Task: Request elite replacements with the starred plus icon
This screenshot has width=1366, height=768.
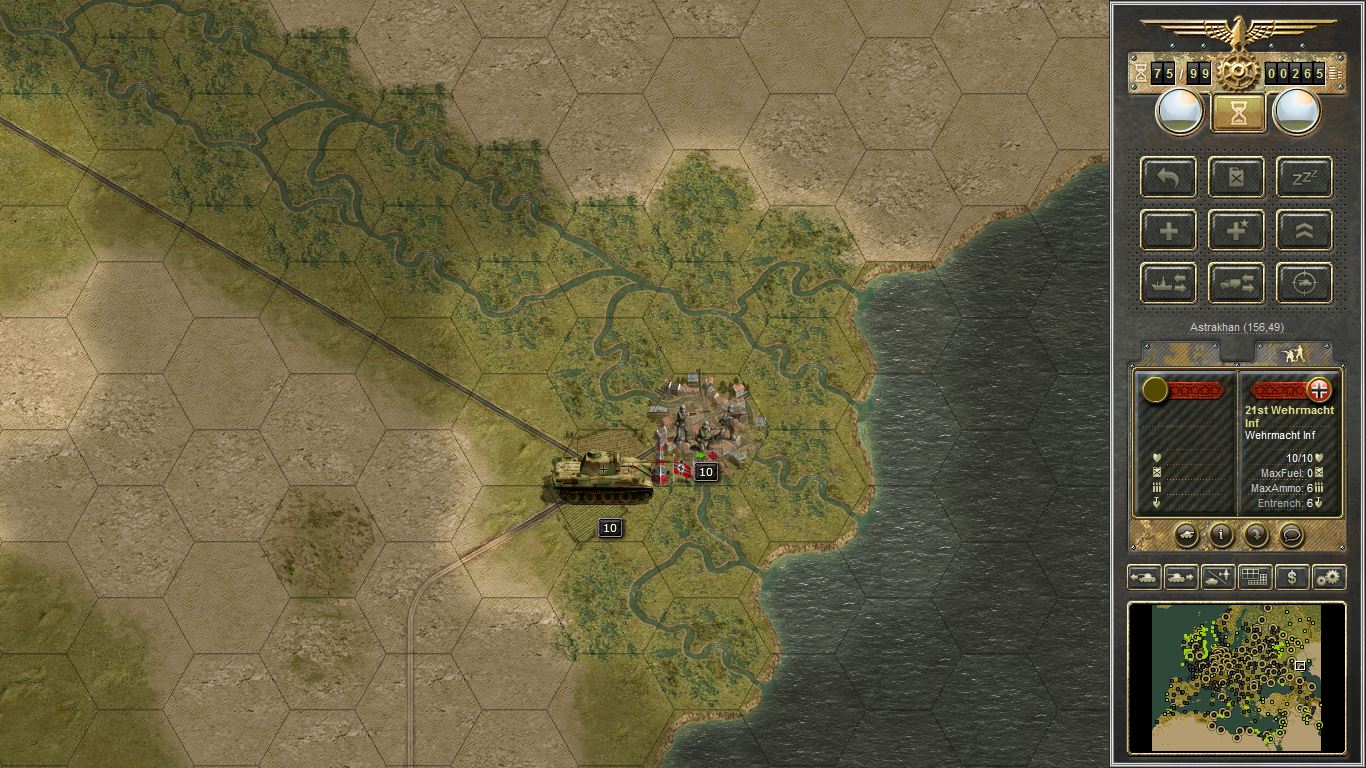Action: tap(1236, 229)
